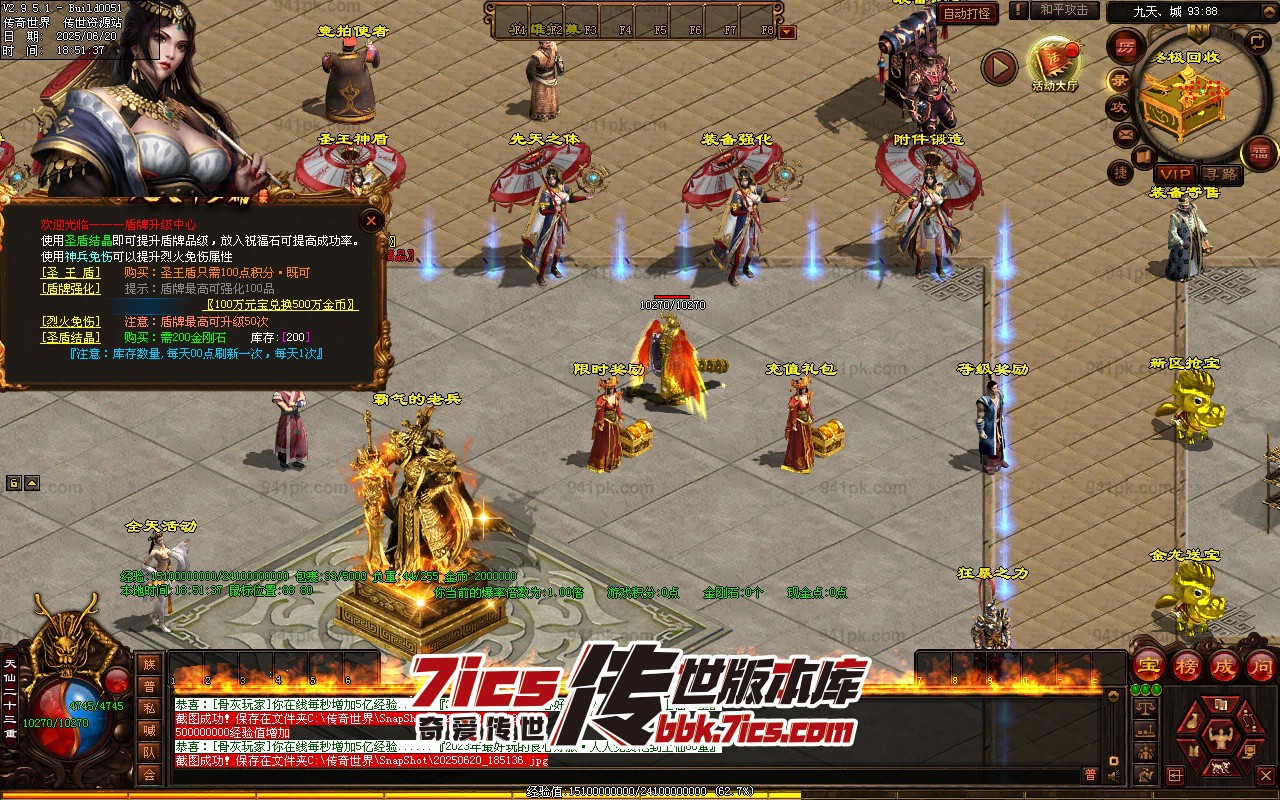Switch the 和平攻击 attack mode
This screenshot has height=800, width=1280.
point(1064,10)
